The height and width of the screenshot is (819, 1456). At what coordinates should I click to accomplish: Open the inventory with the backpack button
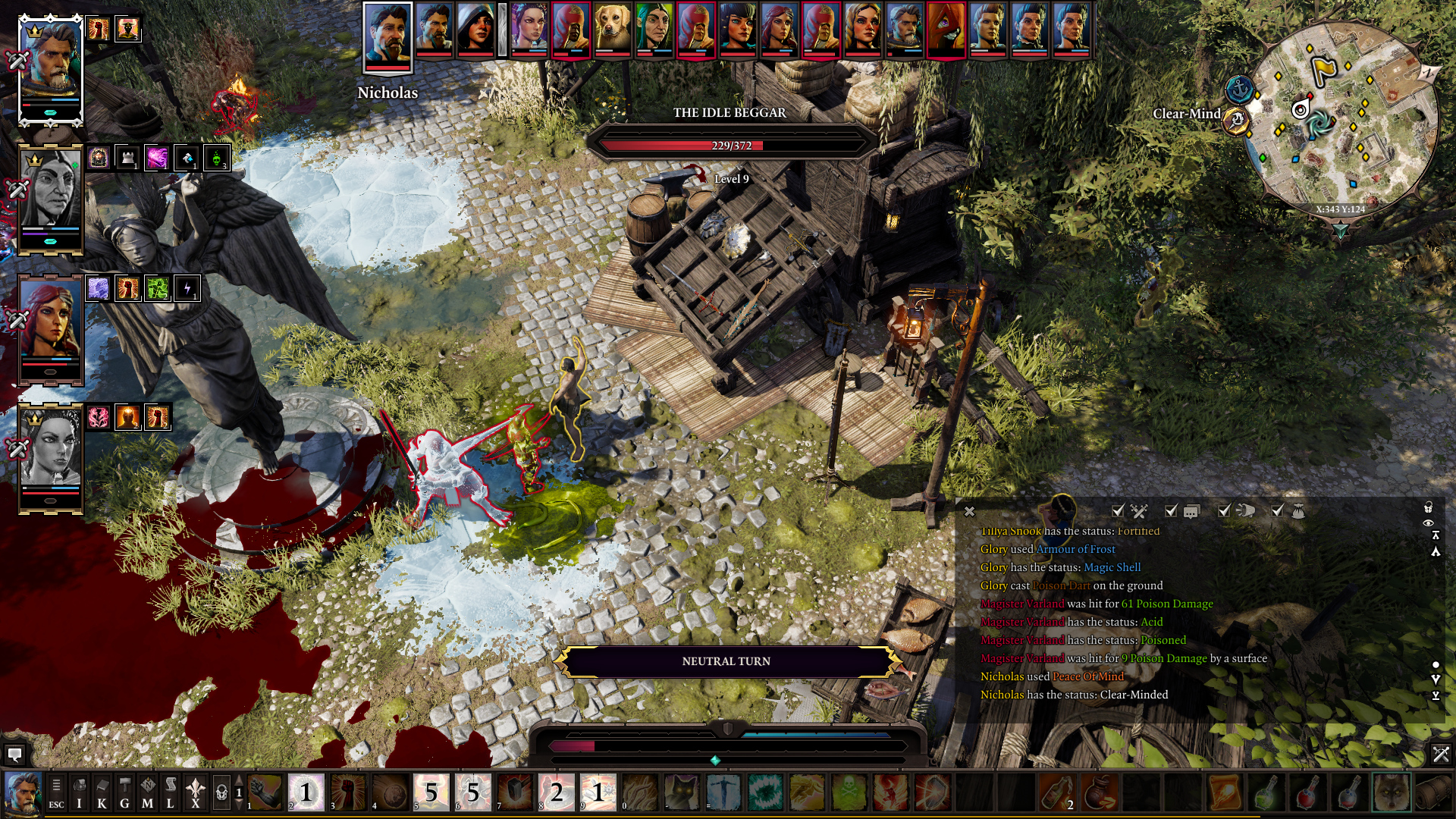coord(80,793)
